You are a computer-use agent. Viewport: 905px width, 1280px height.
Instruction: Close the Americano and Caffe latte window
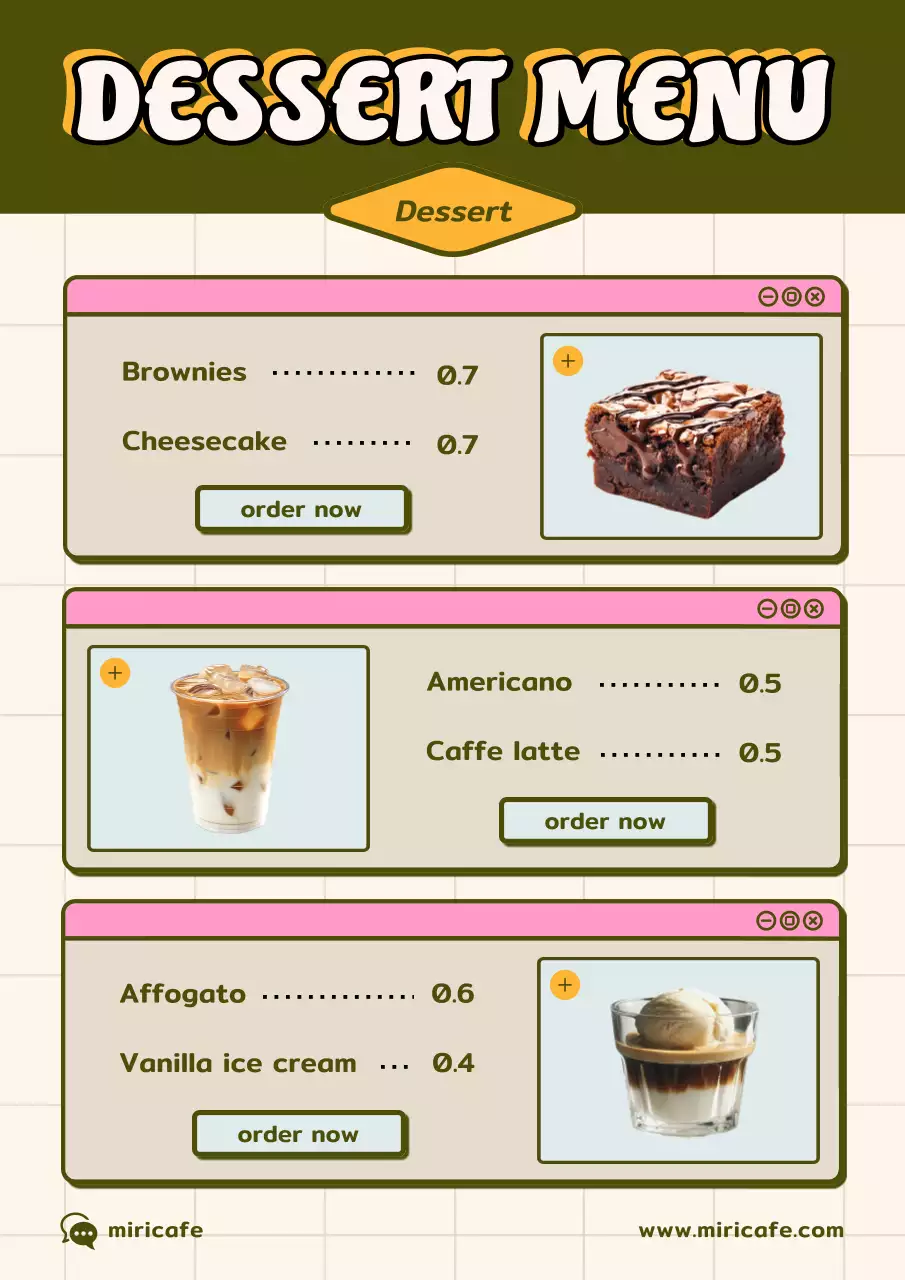click(814, 608)
